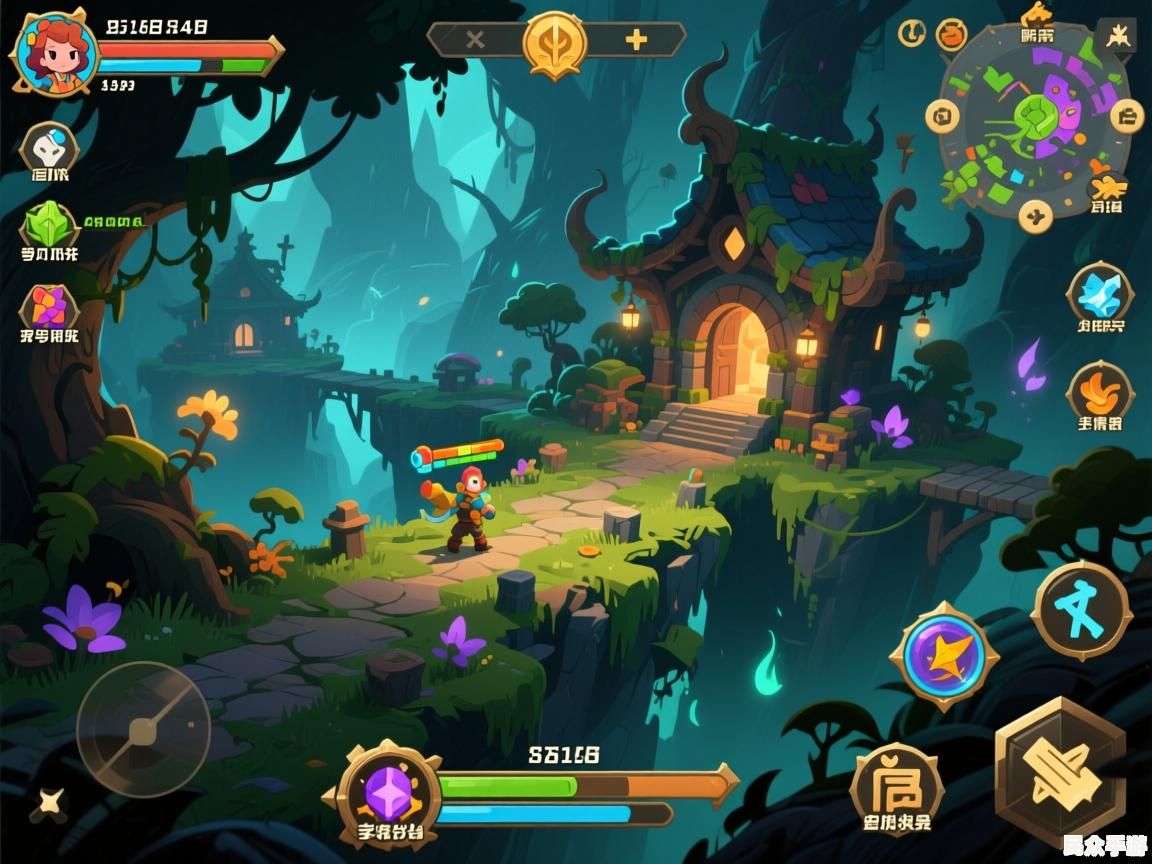The height and width of the screenshot is (864, 1152).
Task: Select the gold shield emblem at top
Action: (x=555, y=42)
